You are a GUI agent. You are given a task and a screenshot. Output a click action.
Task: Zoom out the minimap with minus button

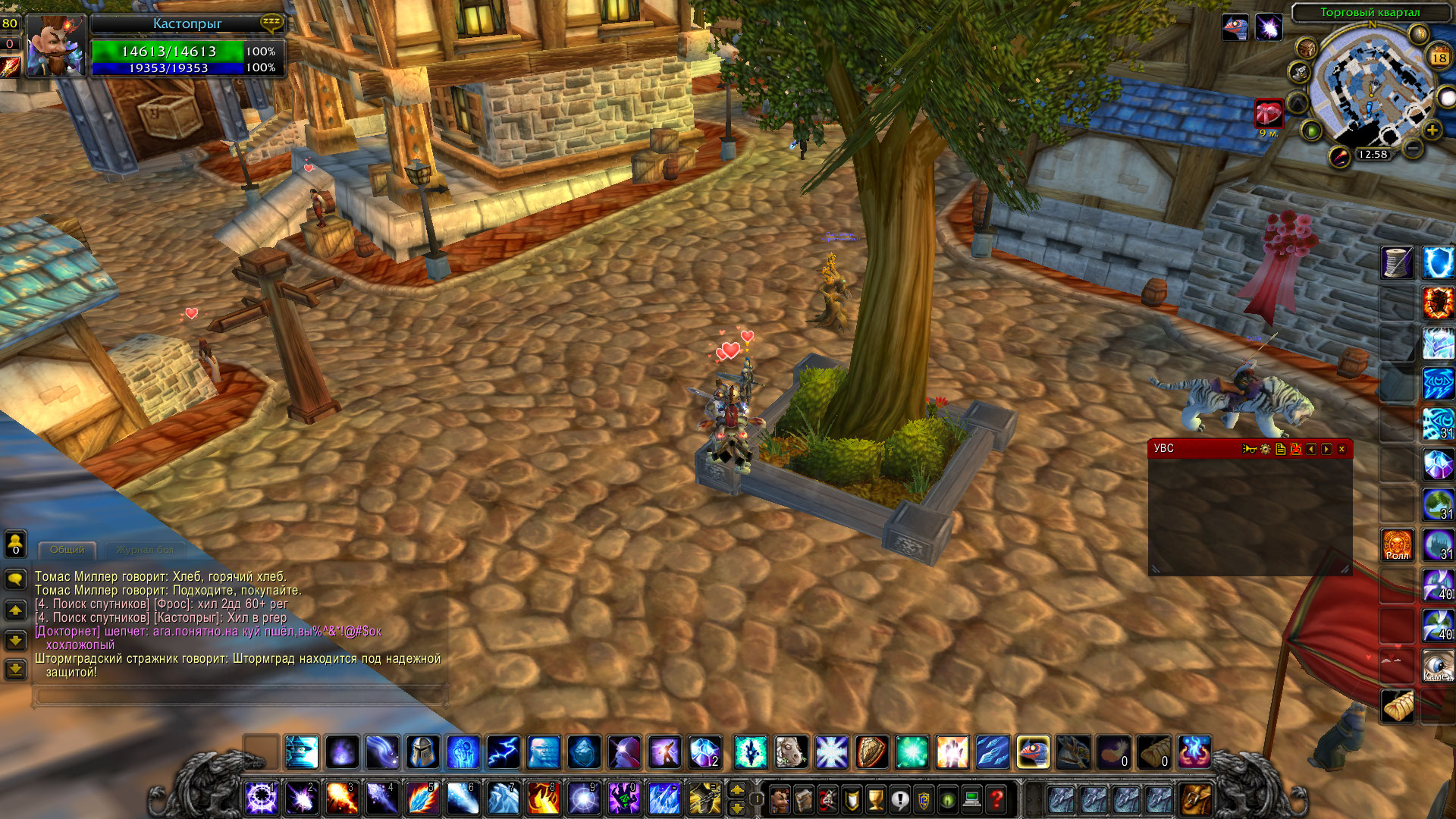1412,149
